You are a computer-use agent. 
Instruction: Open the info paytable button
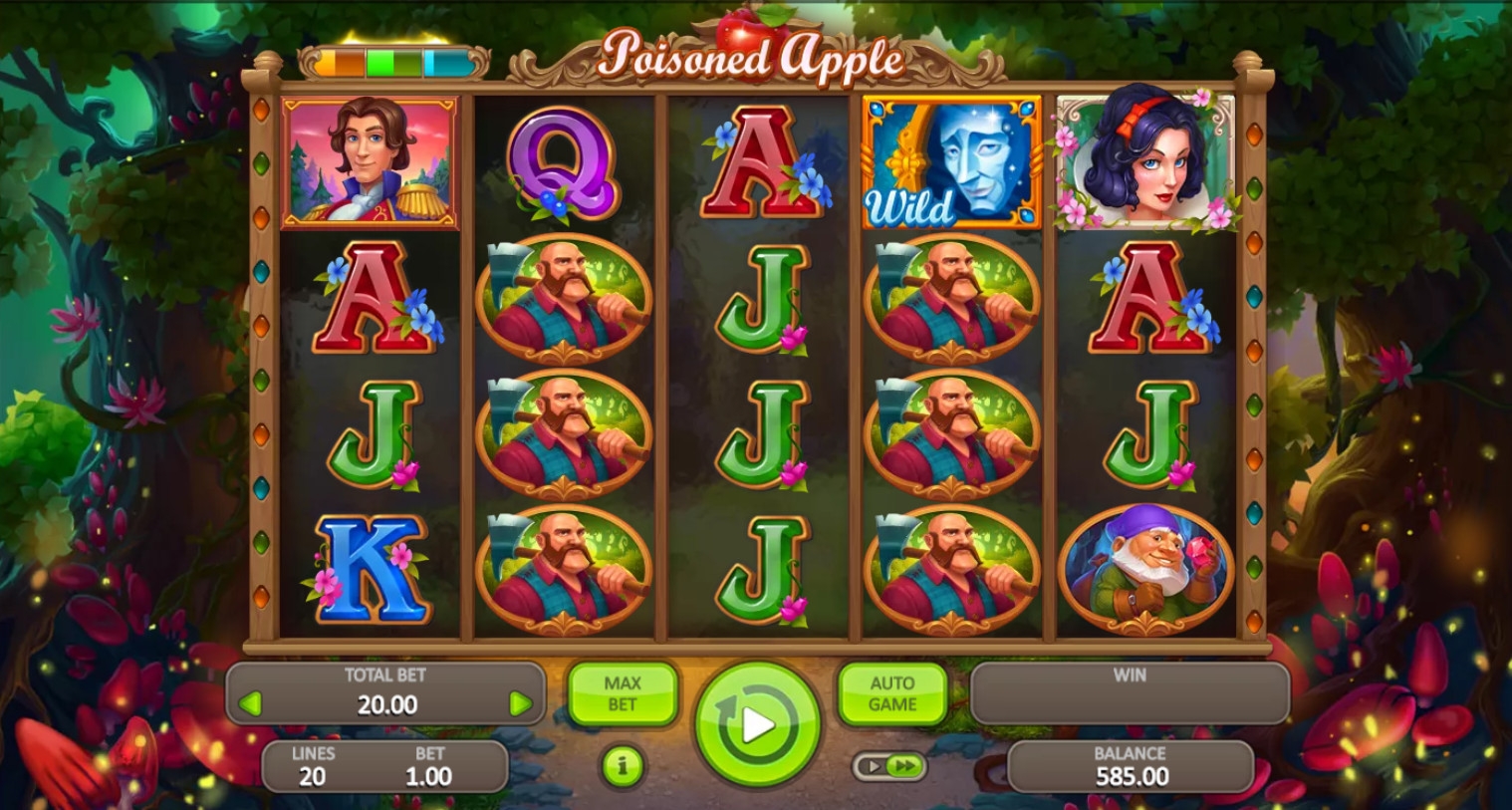coord(623,765)
